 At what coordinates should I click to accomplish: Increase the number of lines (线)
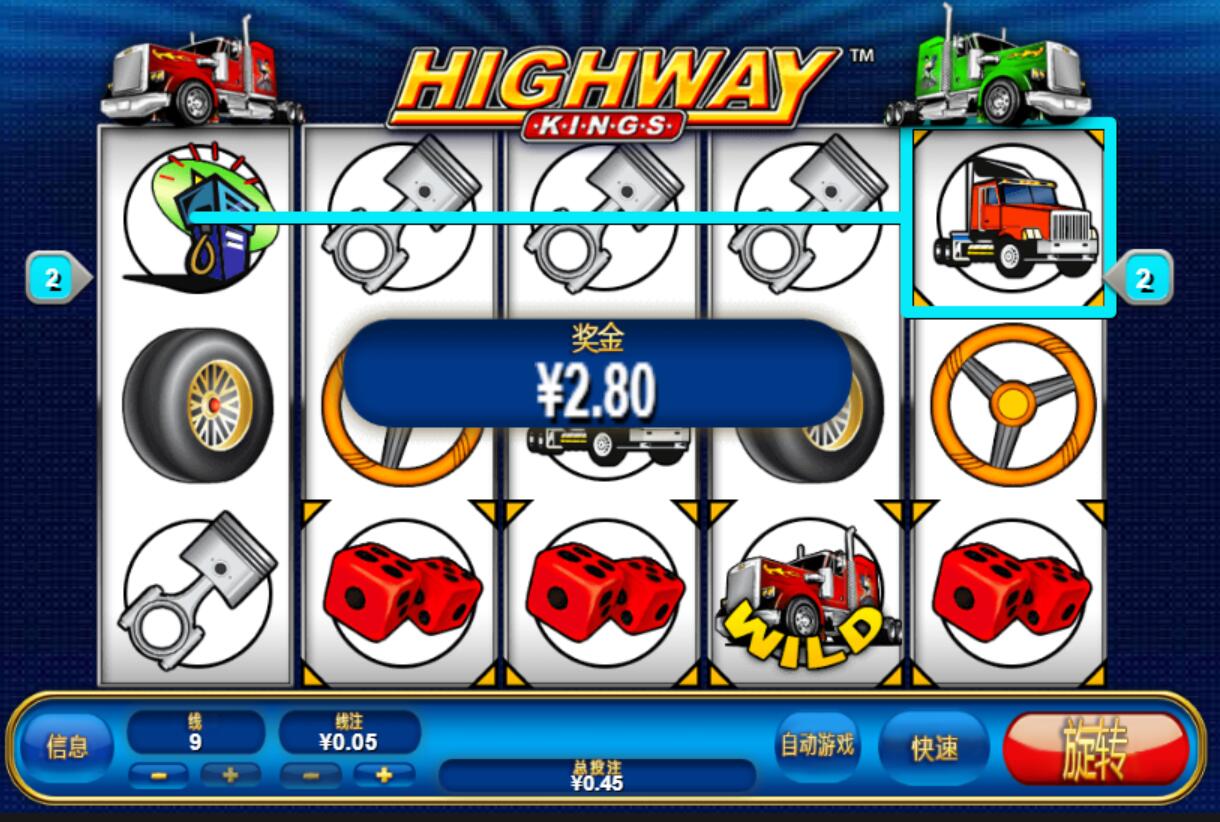[230, 774]
